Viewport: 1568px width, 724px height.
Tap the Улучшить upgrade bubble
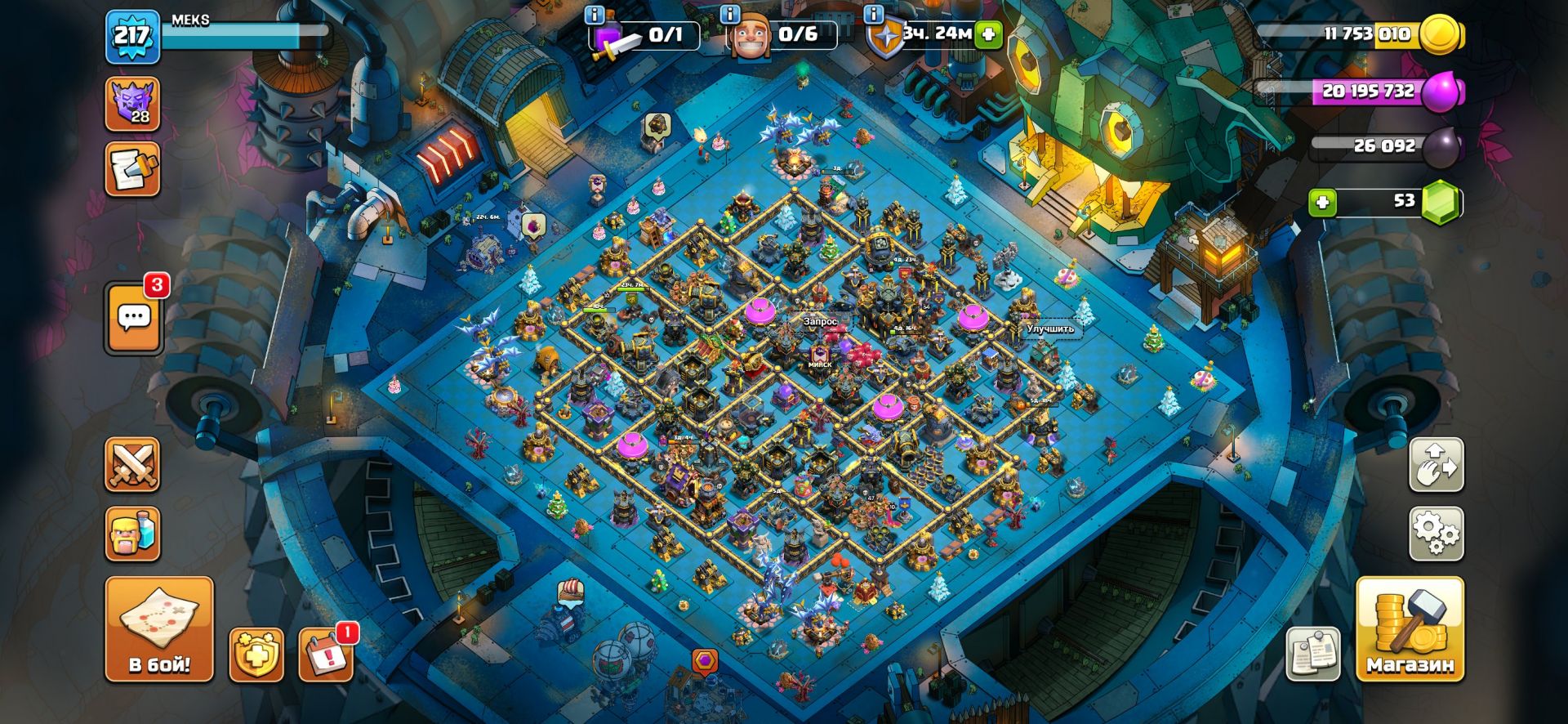pyautogui.click(x=1049, y=328)
